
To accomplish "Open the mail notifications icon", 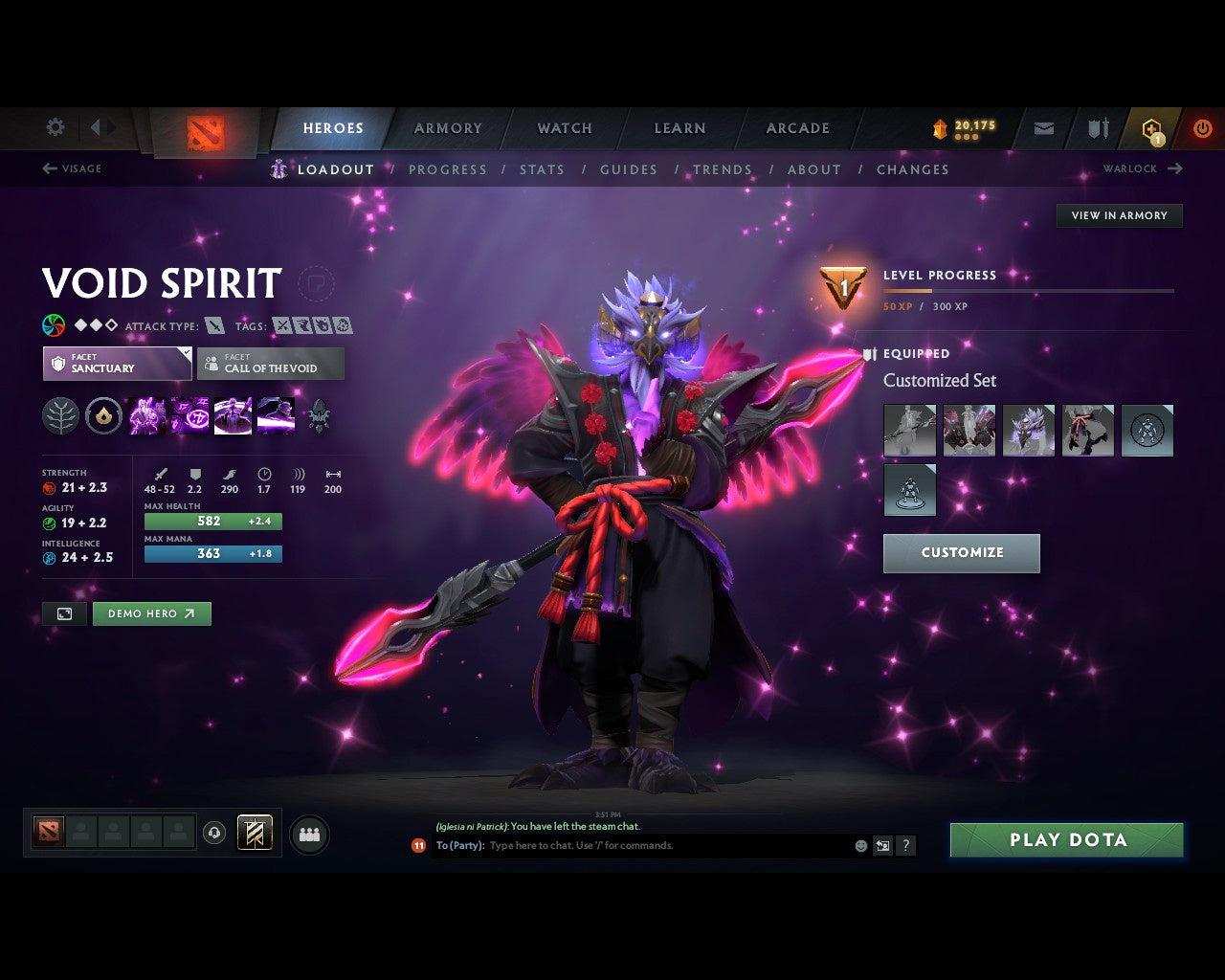I will pos(1043,127).
